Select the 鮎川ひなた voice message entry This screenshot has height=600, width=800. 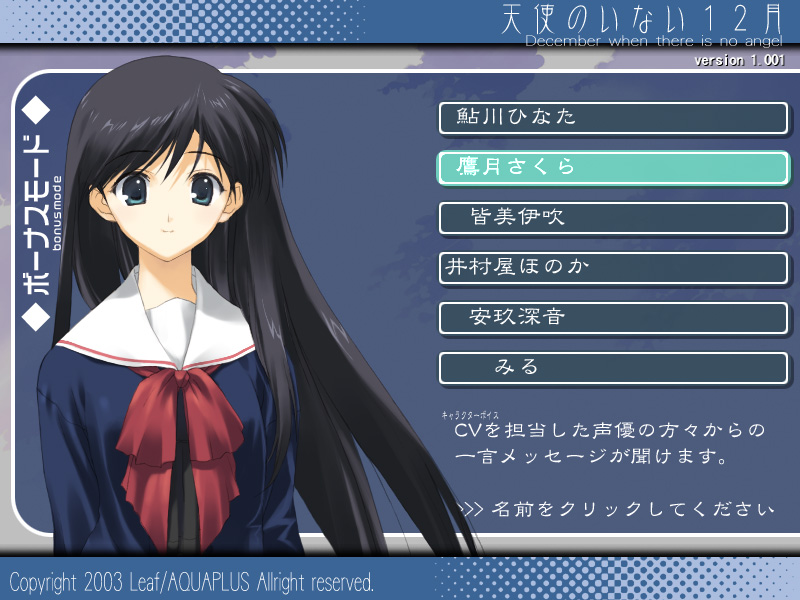[613, 118]
